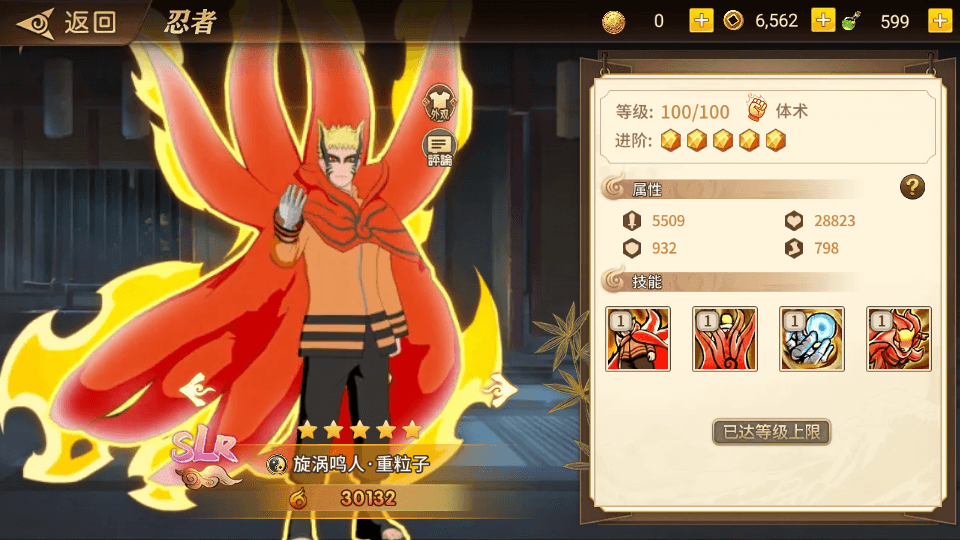Switch to next ninja with right arrow
This screenshot has width=960, height=540.
point(497,386)
